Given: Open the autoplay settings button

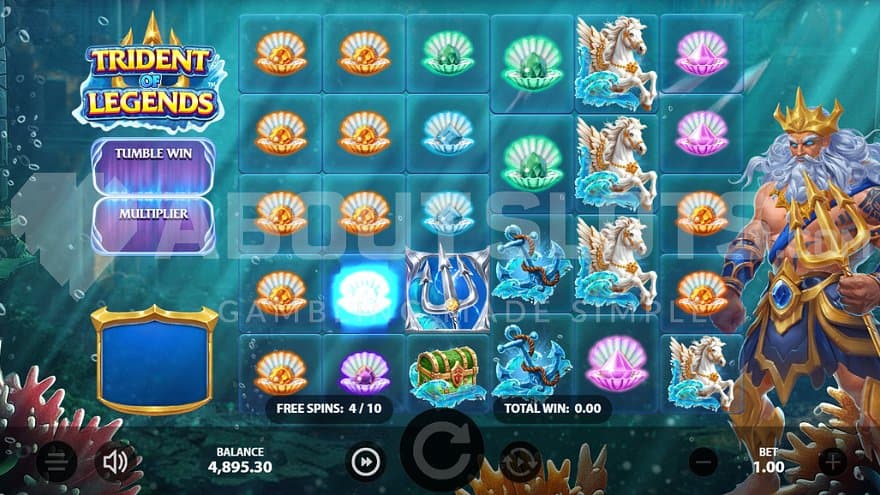Looking at the screenshot, I should point(520,461).
